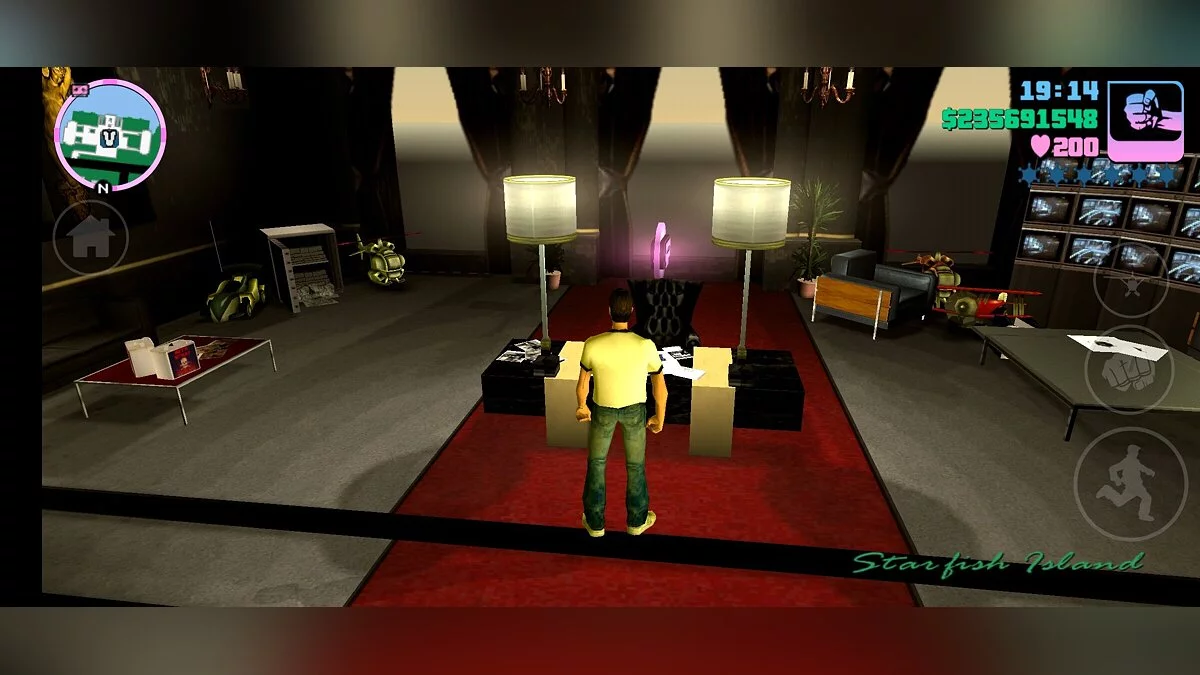The image size is (1200, 675).
Task: Tap the punch fist attack button
Action: point(1129,369)
